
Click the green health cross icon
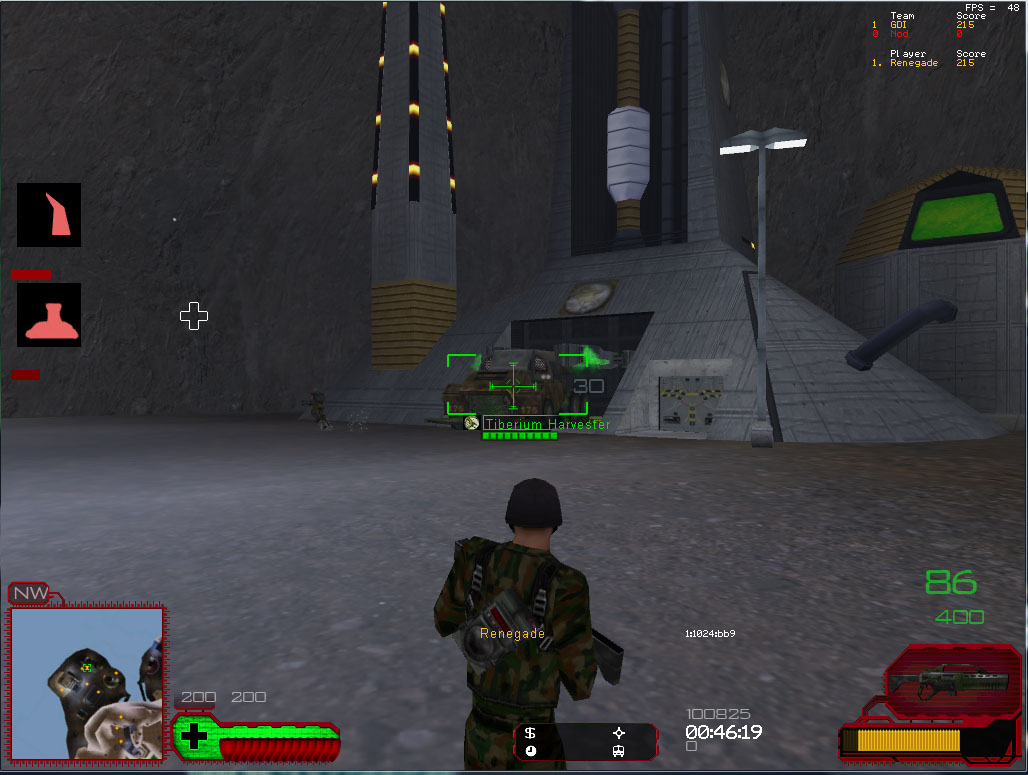193,737
